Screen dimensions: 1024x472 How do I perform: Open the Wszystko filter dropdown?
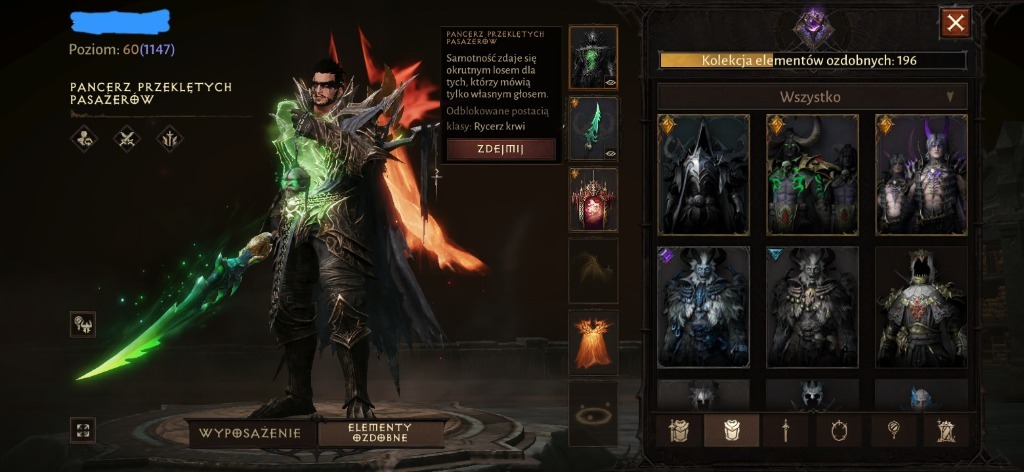811,97
